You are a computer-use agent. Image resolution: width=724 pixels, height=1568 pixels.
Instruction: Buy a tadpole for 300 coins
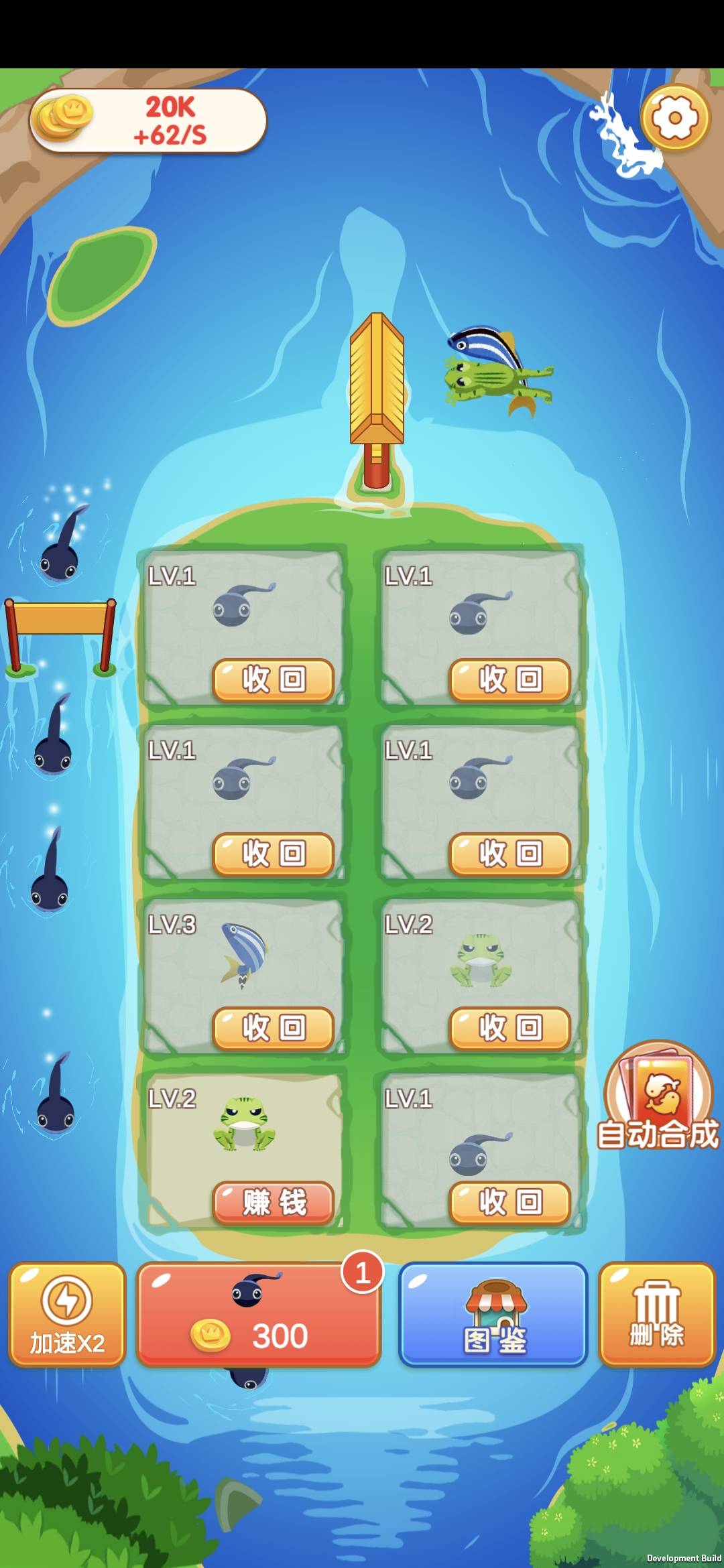(259, 1315)
